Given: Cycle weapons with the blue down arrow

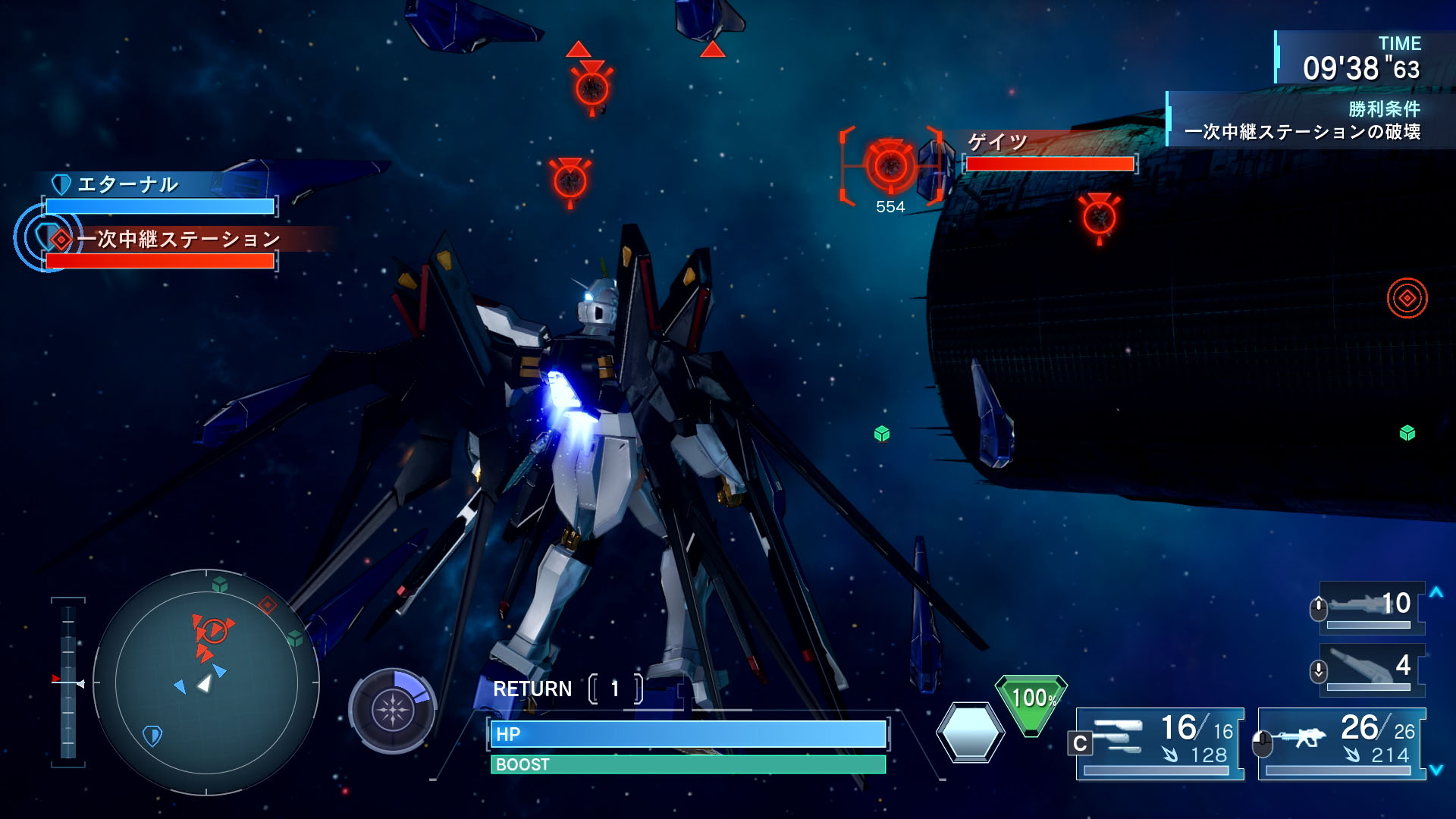Looking at the screenshot, I should tap(1436, 770).
